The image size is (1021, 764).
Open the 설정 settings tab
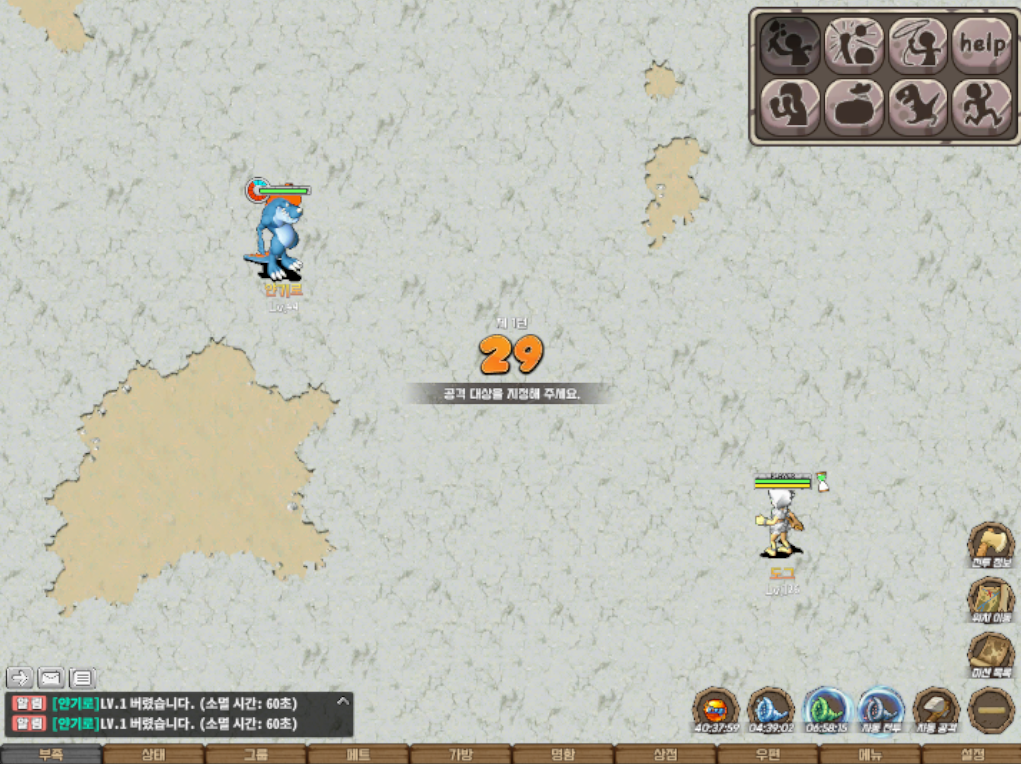(x=971, y=754)
